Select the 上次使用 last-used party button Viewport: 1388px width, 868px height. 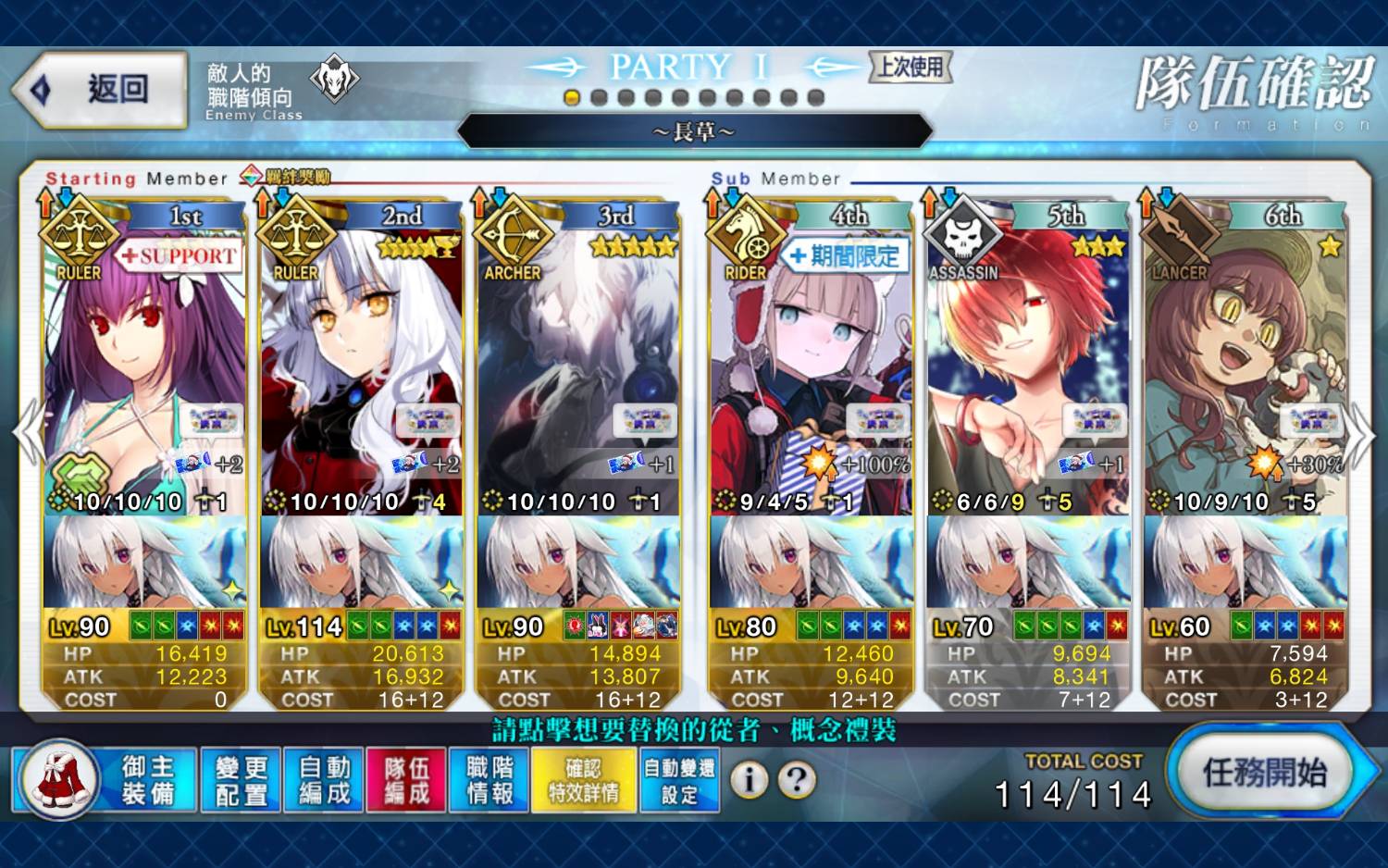[x=911, y=67]
